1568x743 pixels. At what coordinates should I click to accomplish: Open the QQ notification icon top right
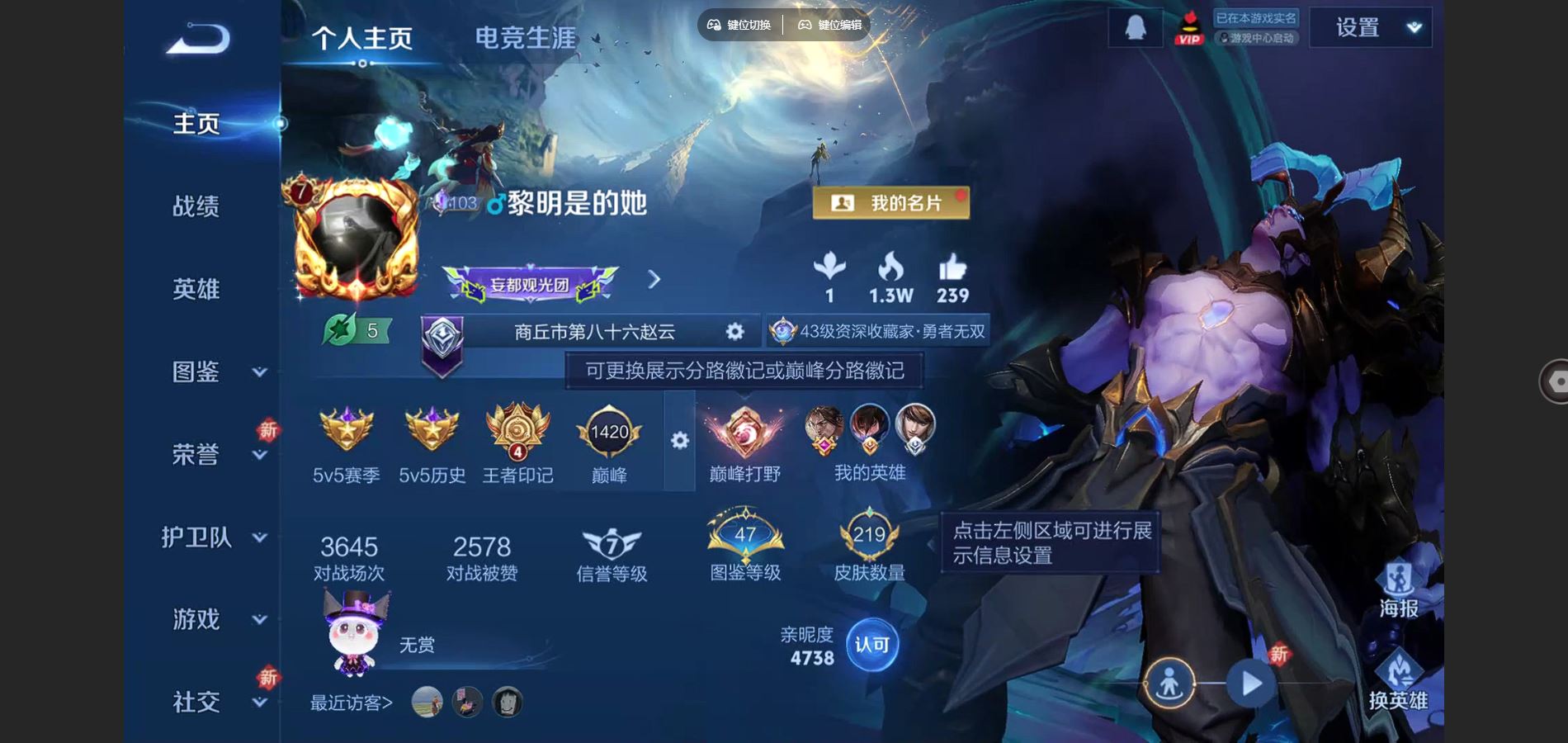tap(1134, 26)
